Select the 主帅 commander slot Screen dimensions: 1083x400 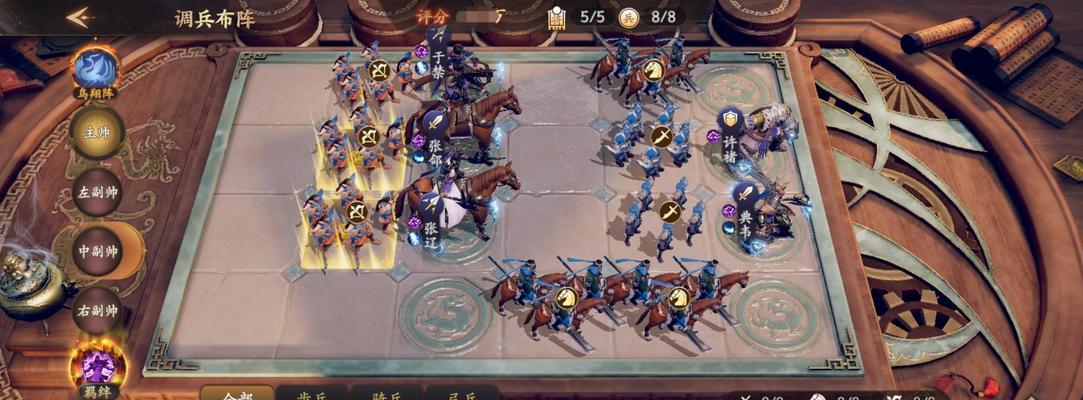click(x=96, y=133)
